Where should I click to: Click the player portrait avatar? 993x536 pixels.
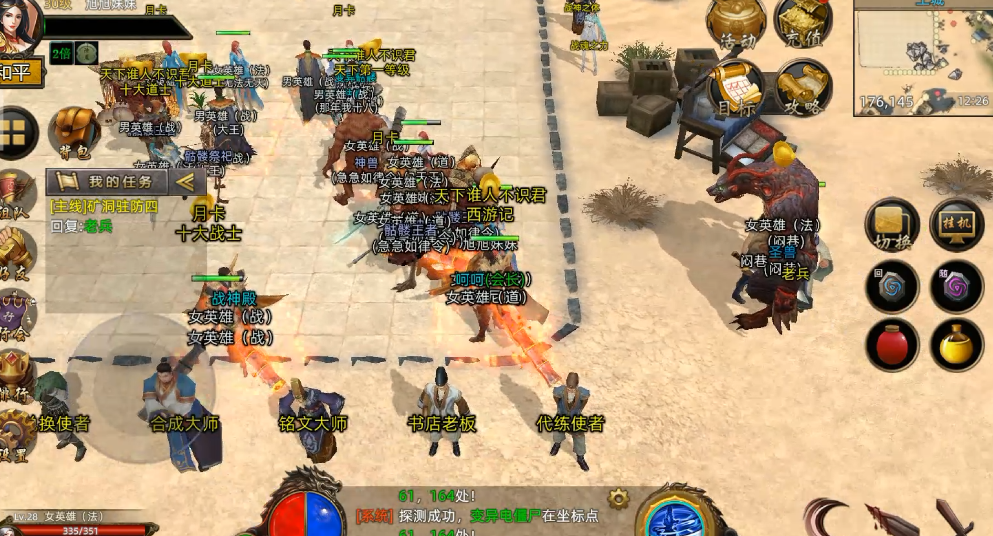tap(18, 22)
